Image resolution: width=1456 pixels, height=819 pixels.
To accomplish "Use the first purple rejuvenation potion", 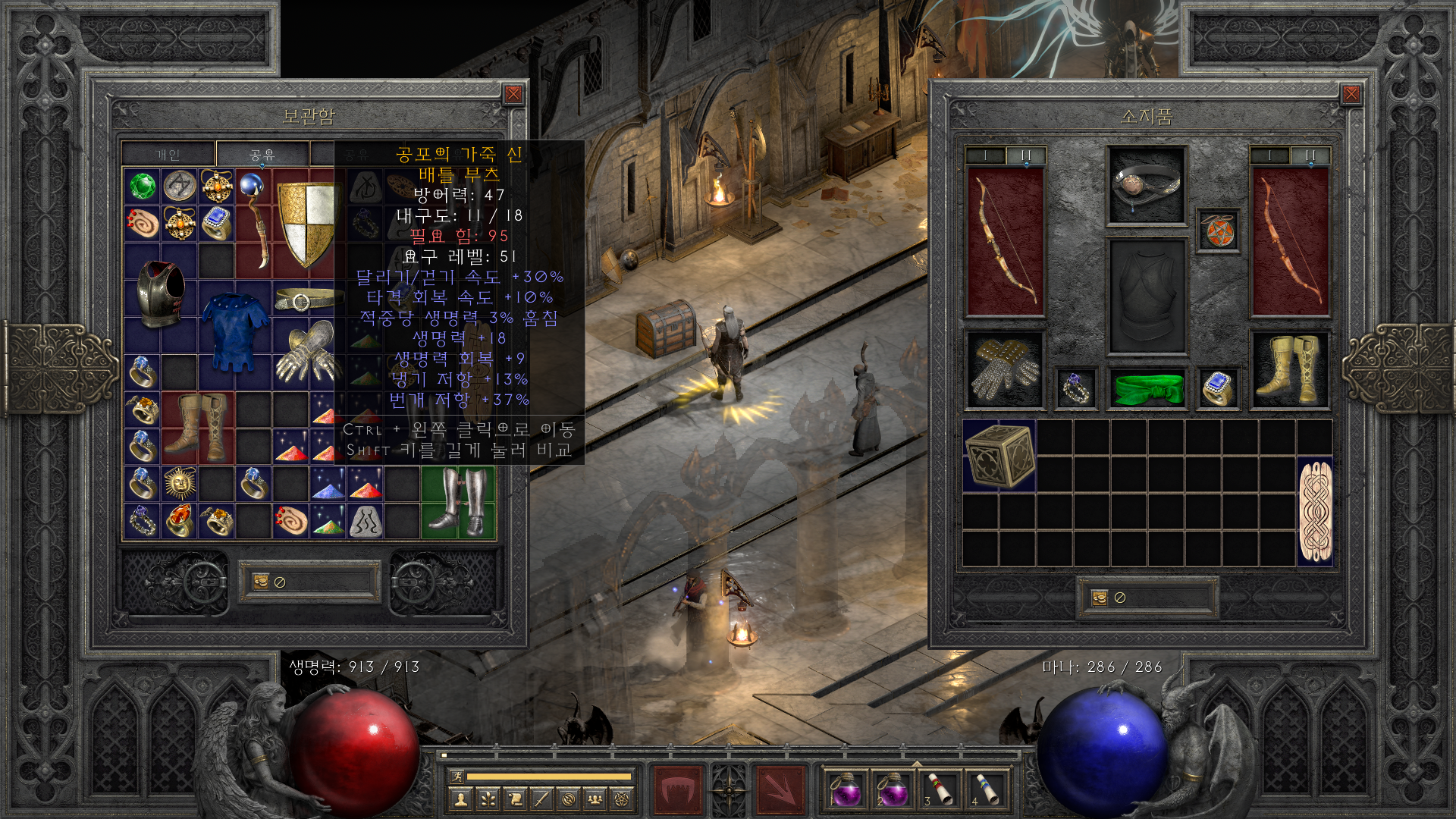I will (x=846, y=789).
